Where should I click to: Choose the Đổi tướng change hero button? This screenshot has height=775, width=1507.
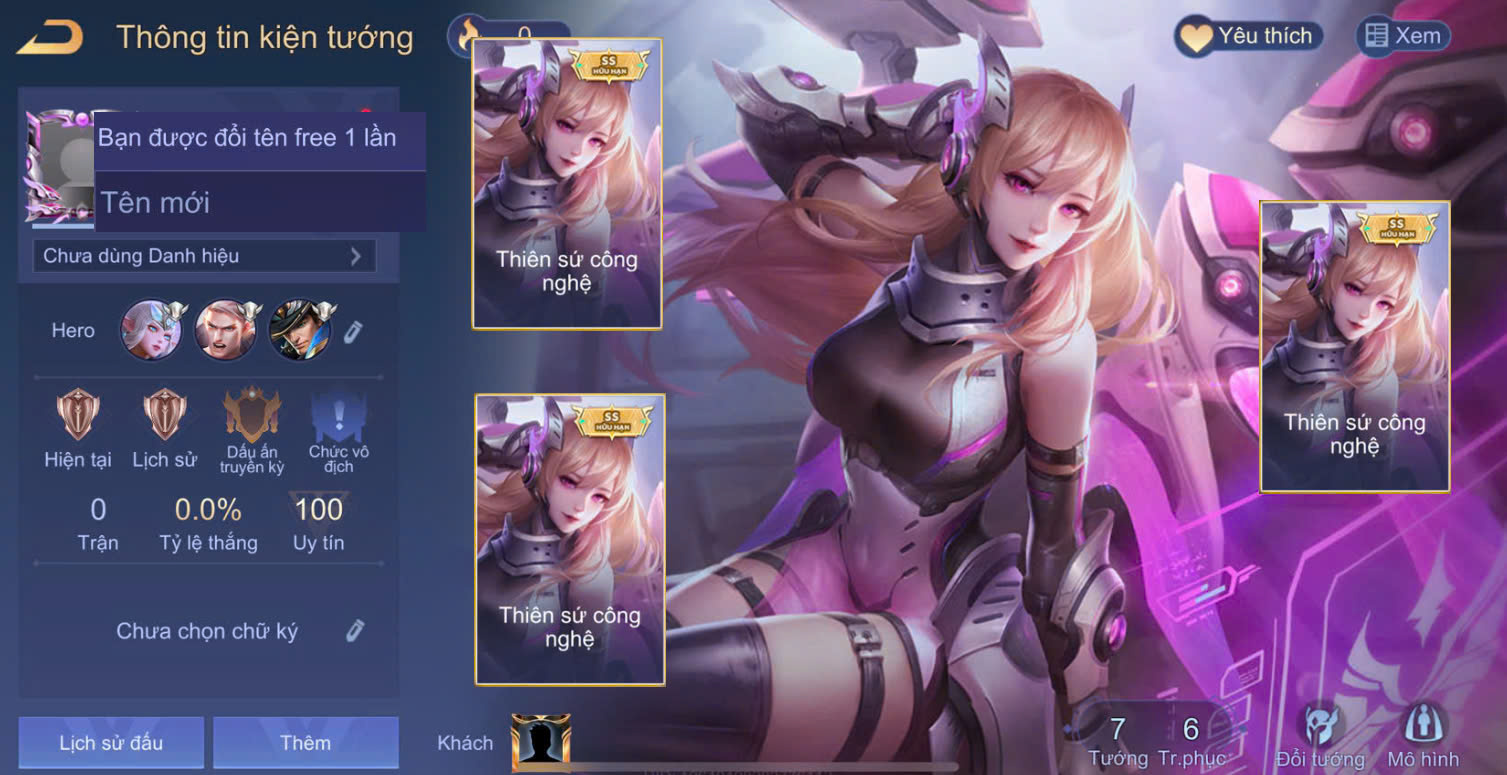point(1320,737)
